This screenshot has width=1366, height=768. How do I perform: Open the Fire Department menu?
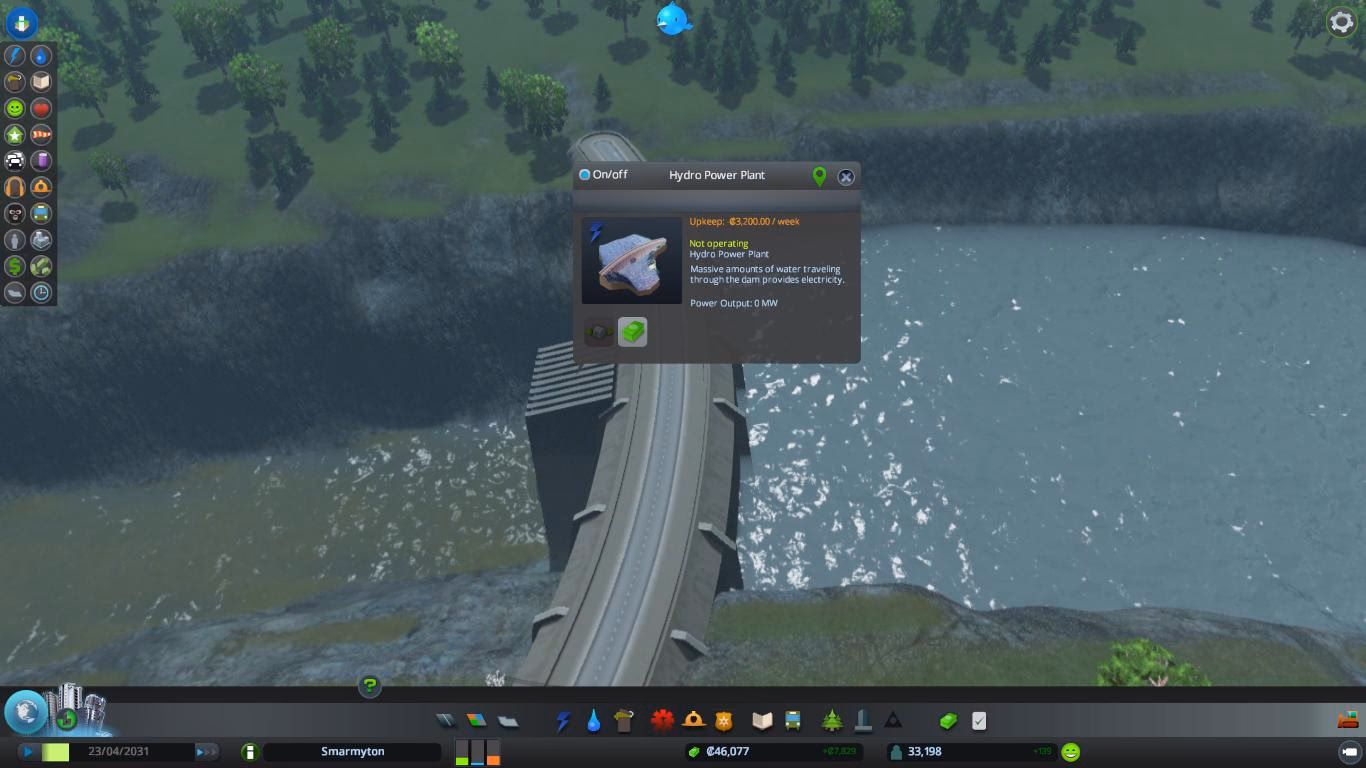point(693,719)
